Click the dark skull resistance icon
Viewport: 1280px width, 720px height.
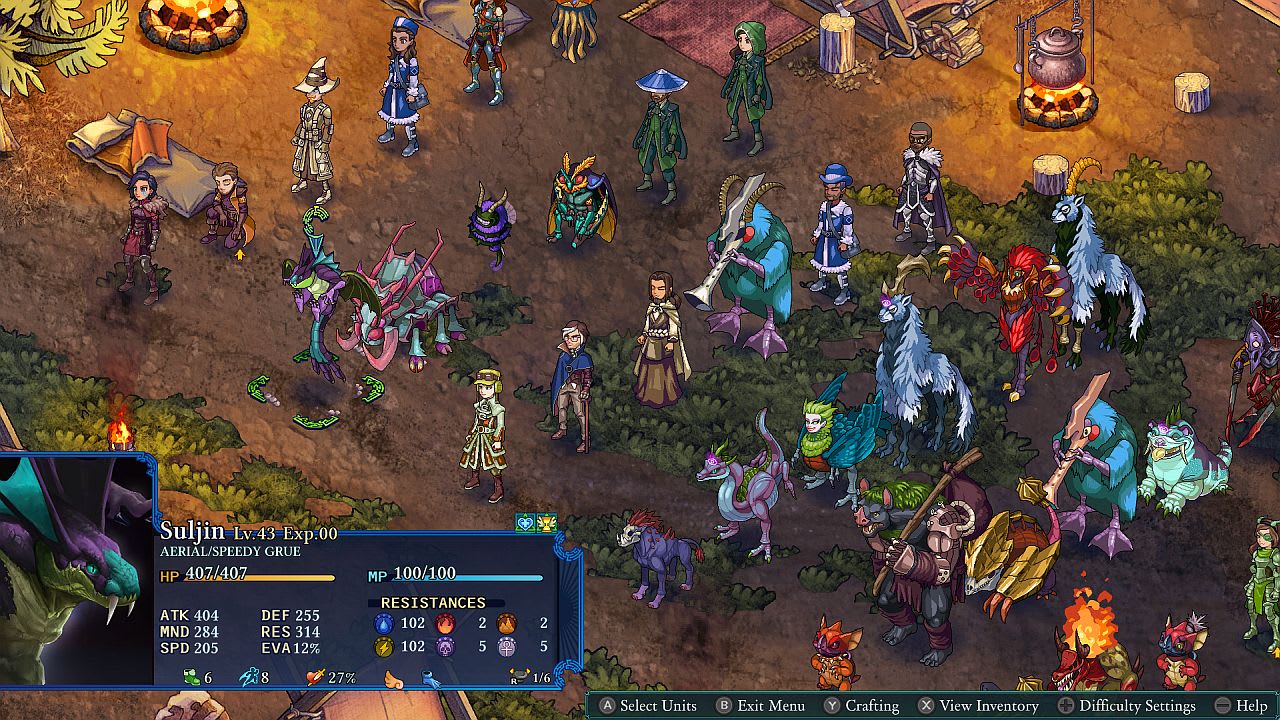pyautogui.click(x=445, y=648)
